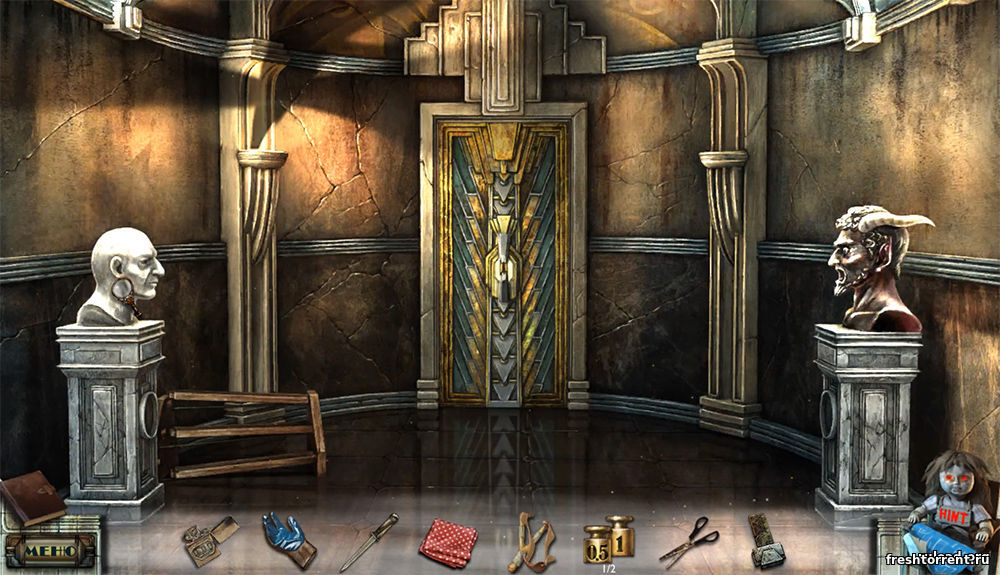The width and height of the screenshot is (1000, 575).
Task: Open the brown journal book
Action: [31, 496]
